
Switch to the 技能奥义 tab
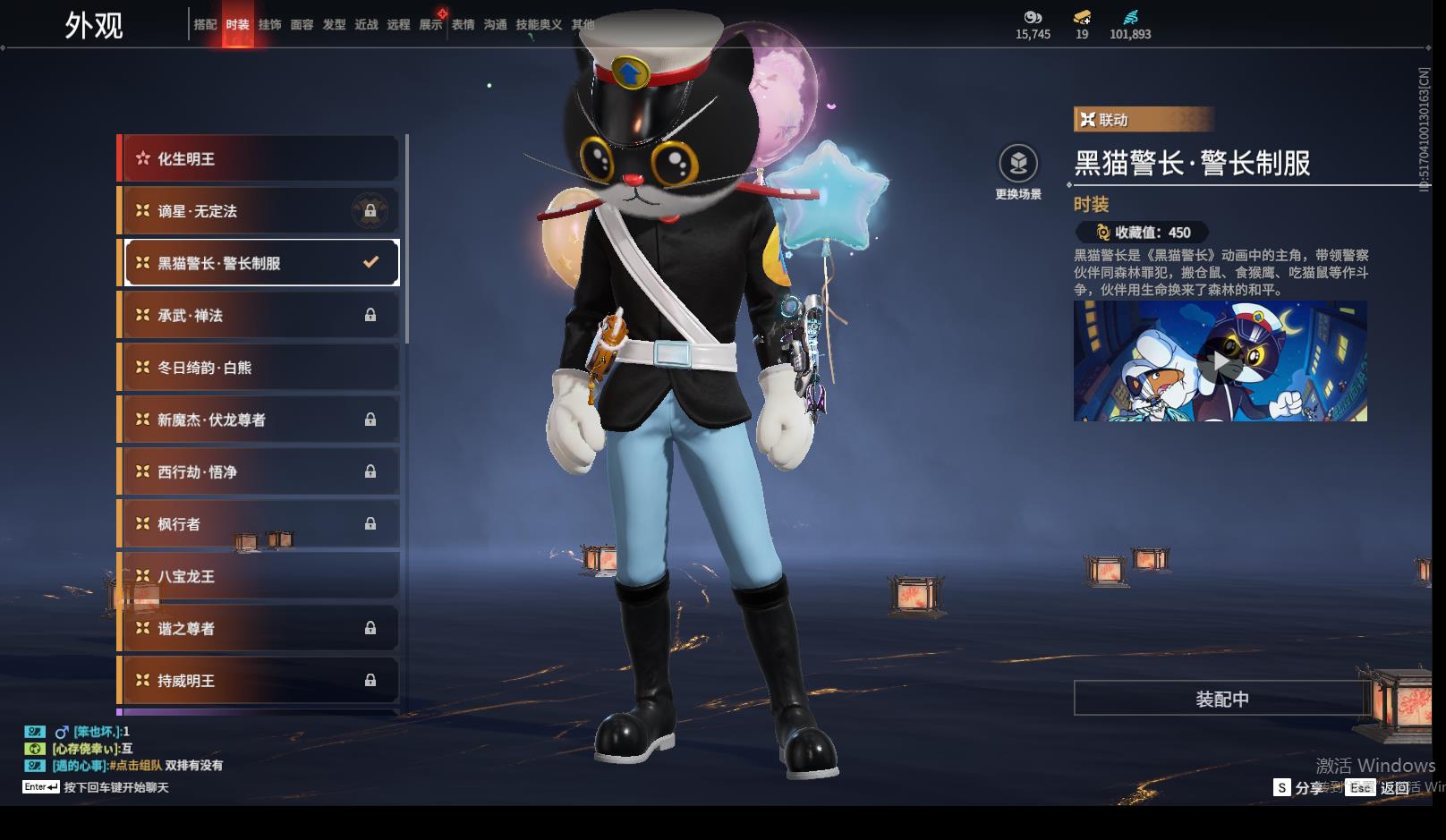[539, 25]
